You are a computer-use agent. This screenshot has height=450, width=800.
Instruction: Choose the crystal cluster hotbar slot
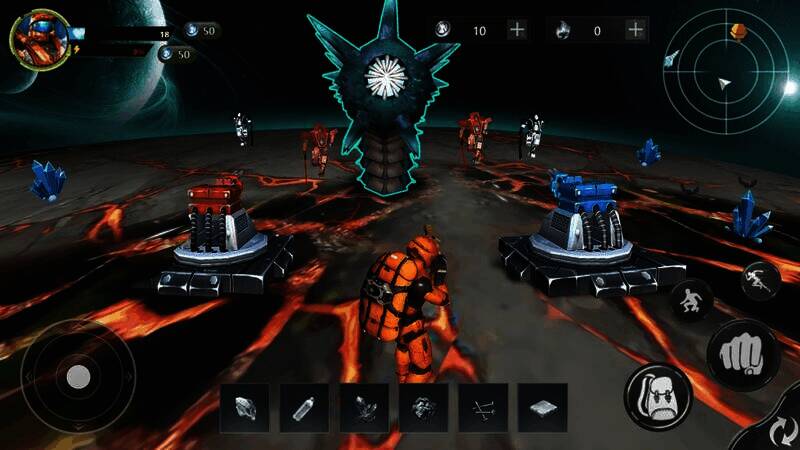pos(364,408)
